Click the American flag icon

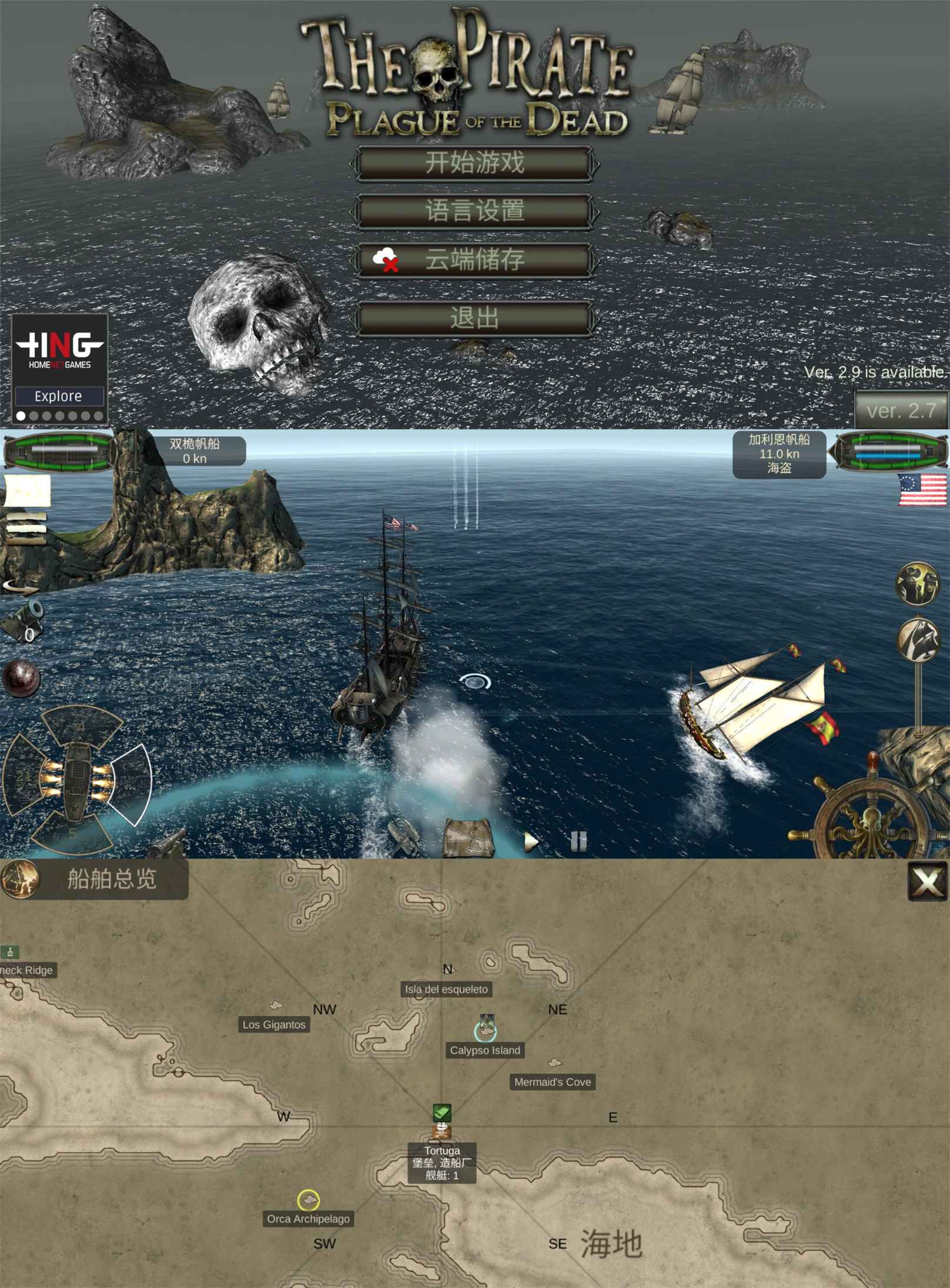[x=922, y=490]
